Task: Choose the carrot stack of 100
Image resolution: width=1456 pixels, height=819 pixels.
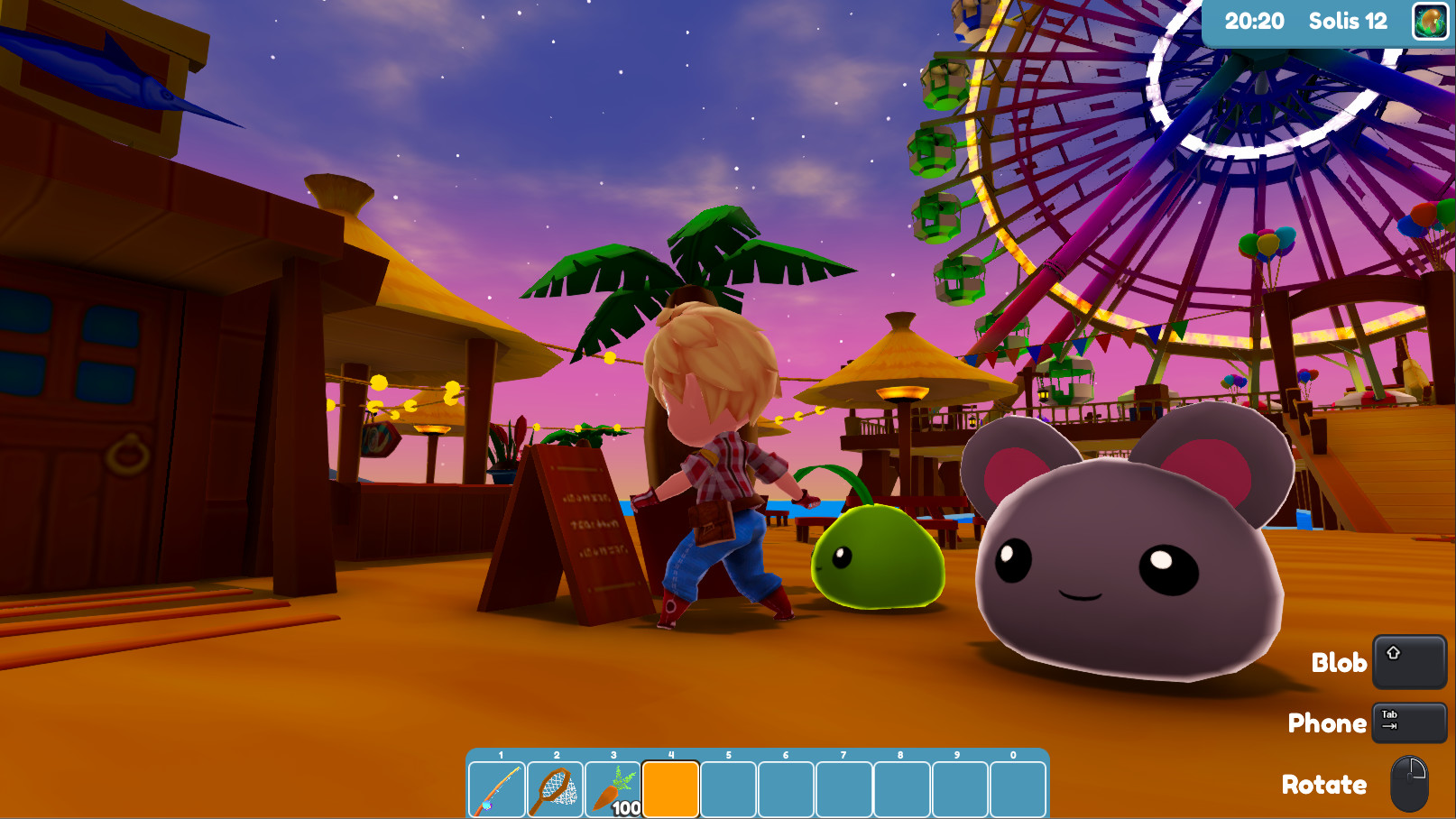Action: (x=613, y=790)
